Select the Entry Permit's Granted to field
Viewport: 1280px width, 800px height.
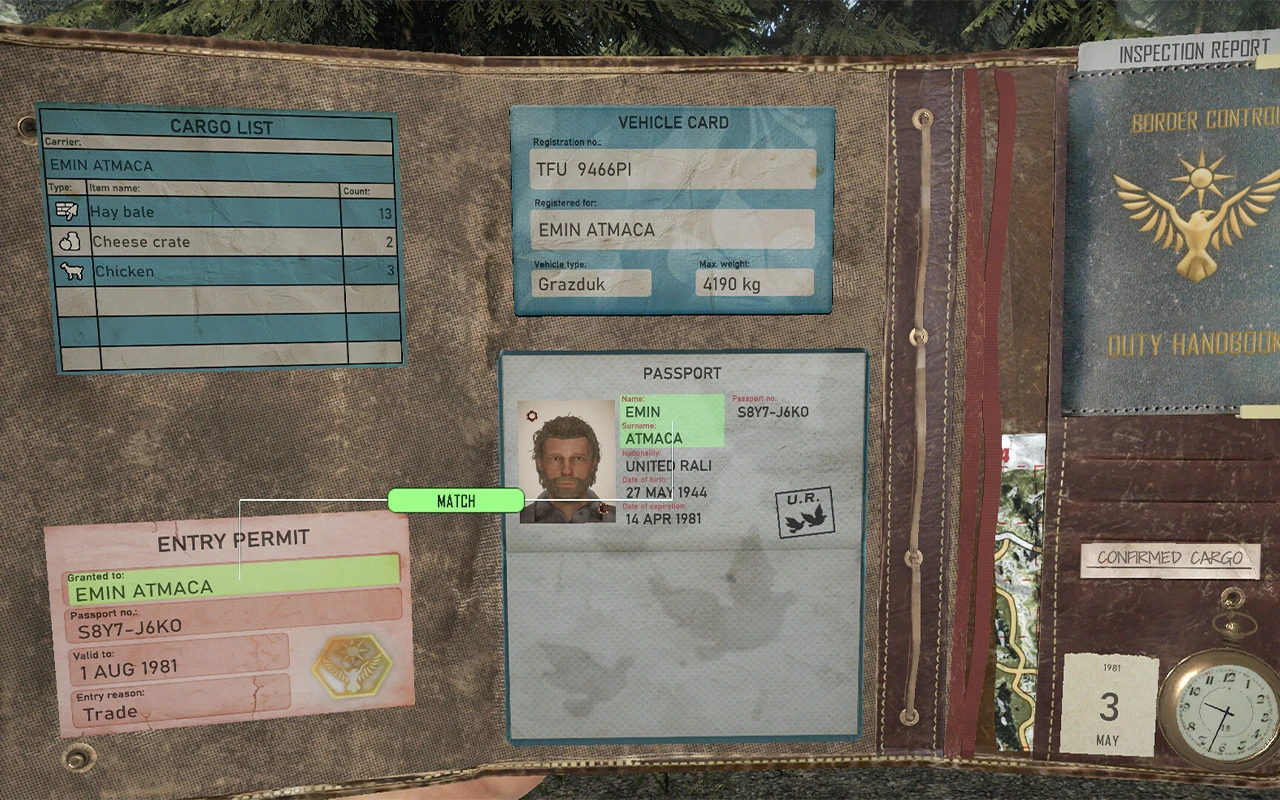(232, 587)
